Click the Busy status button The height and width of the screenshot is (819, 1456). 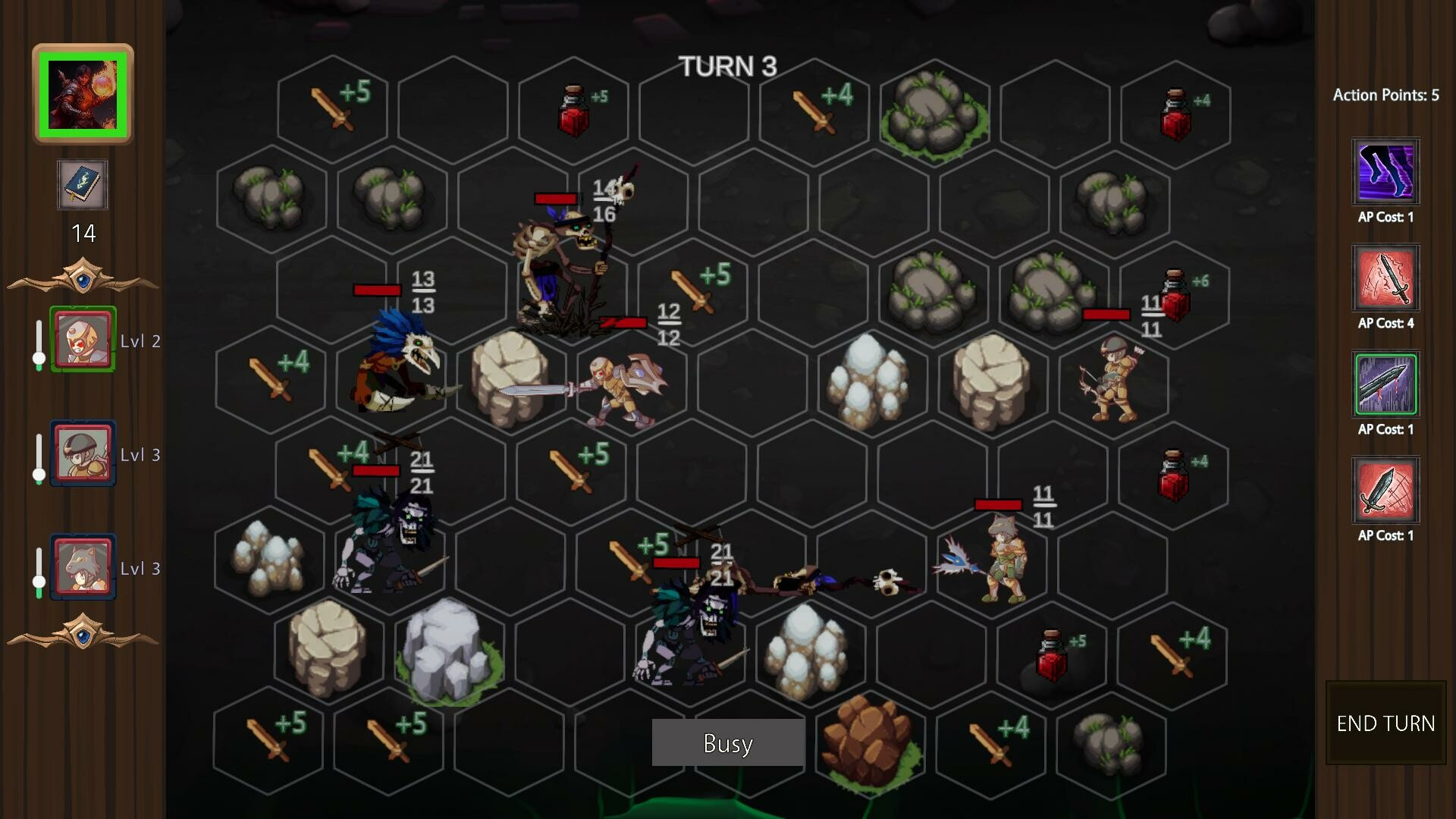(728, 742)
